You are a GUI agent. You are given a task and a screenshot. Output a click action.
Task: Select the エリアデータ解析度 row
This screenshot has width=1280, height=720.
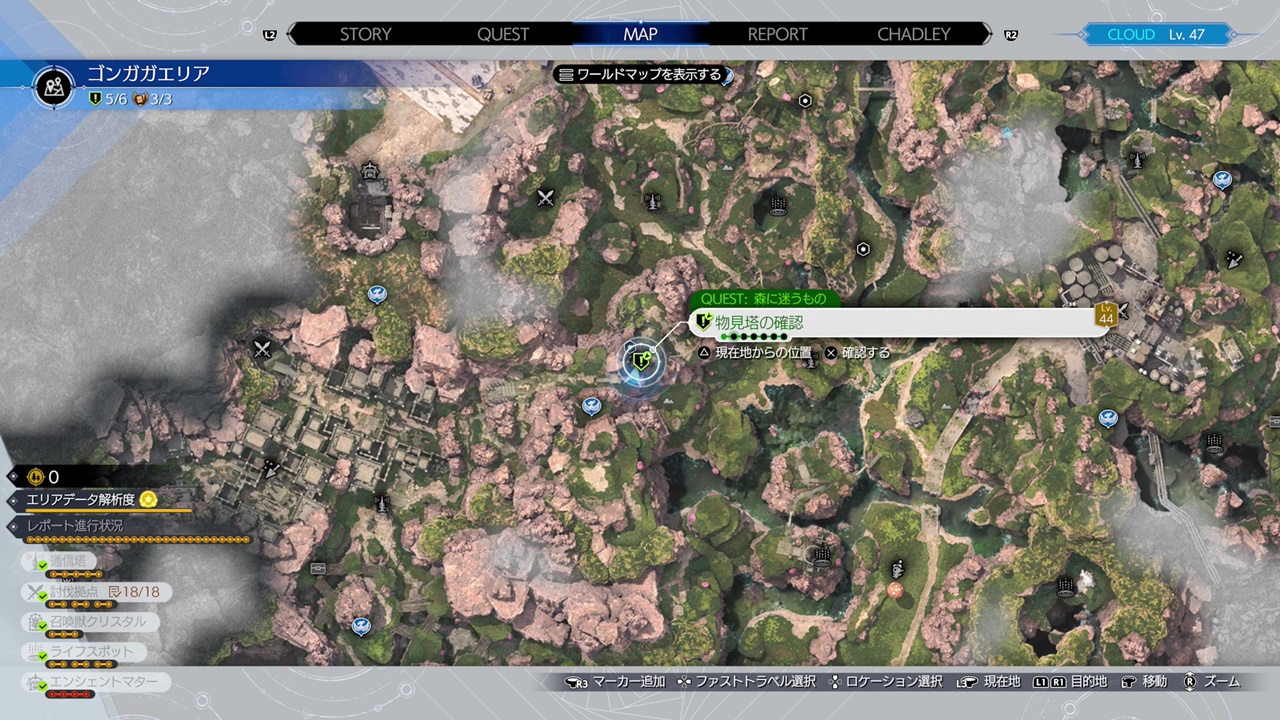90,499
